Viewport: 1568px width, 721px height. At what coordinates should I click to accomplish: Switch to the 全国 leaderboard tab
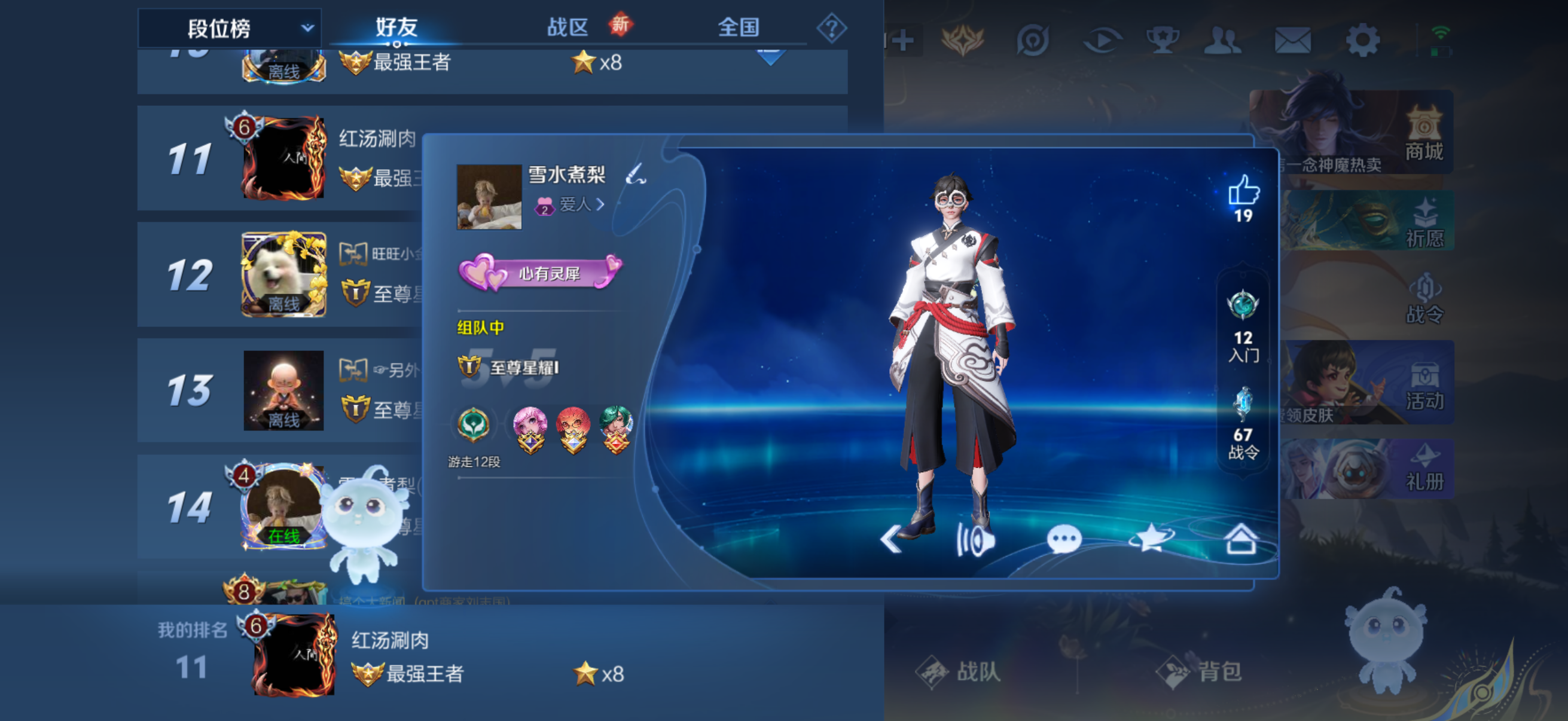click(738, 28)
